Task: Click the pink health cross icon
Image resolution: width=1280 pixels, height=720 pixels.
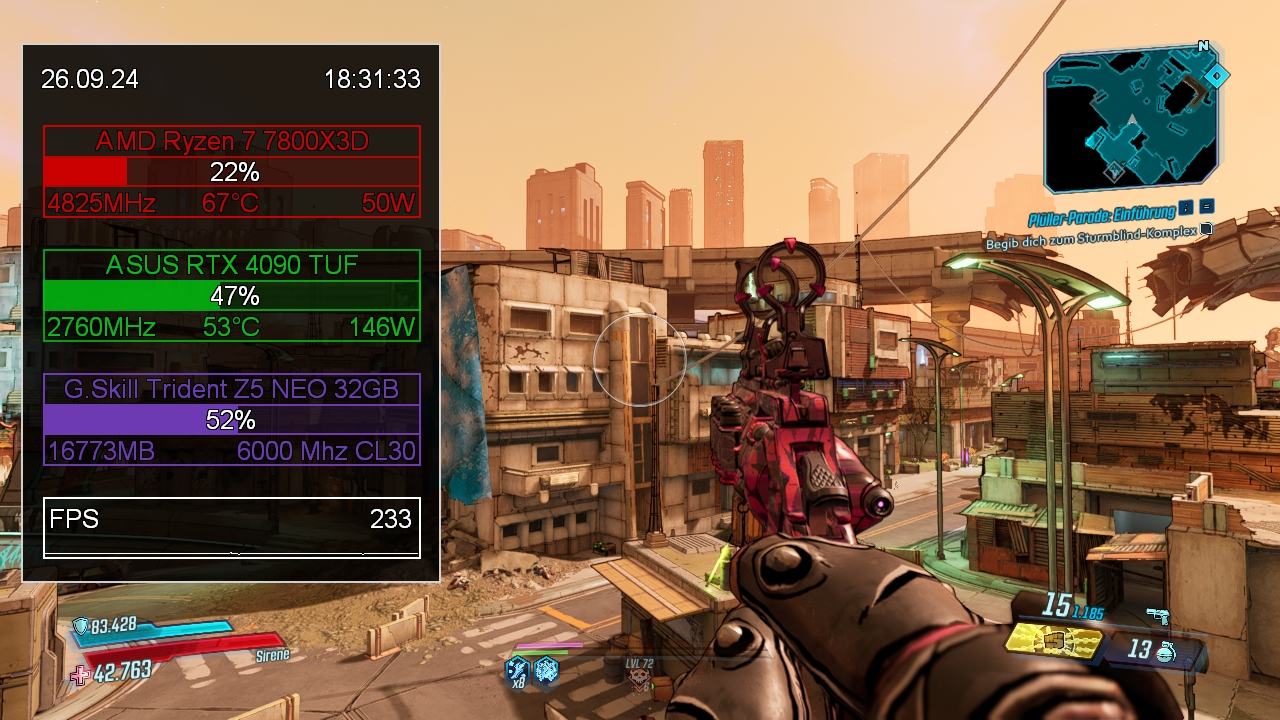Action: pyautogui.click(x=80, y=675)
